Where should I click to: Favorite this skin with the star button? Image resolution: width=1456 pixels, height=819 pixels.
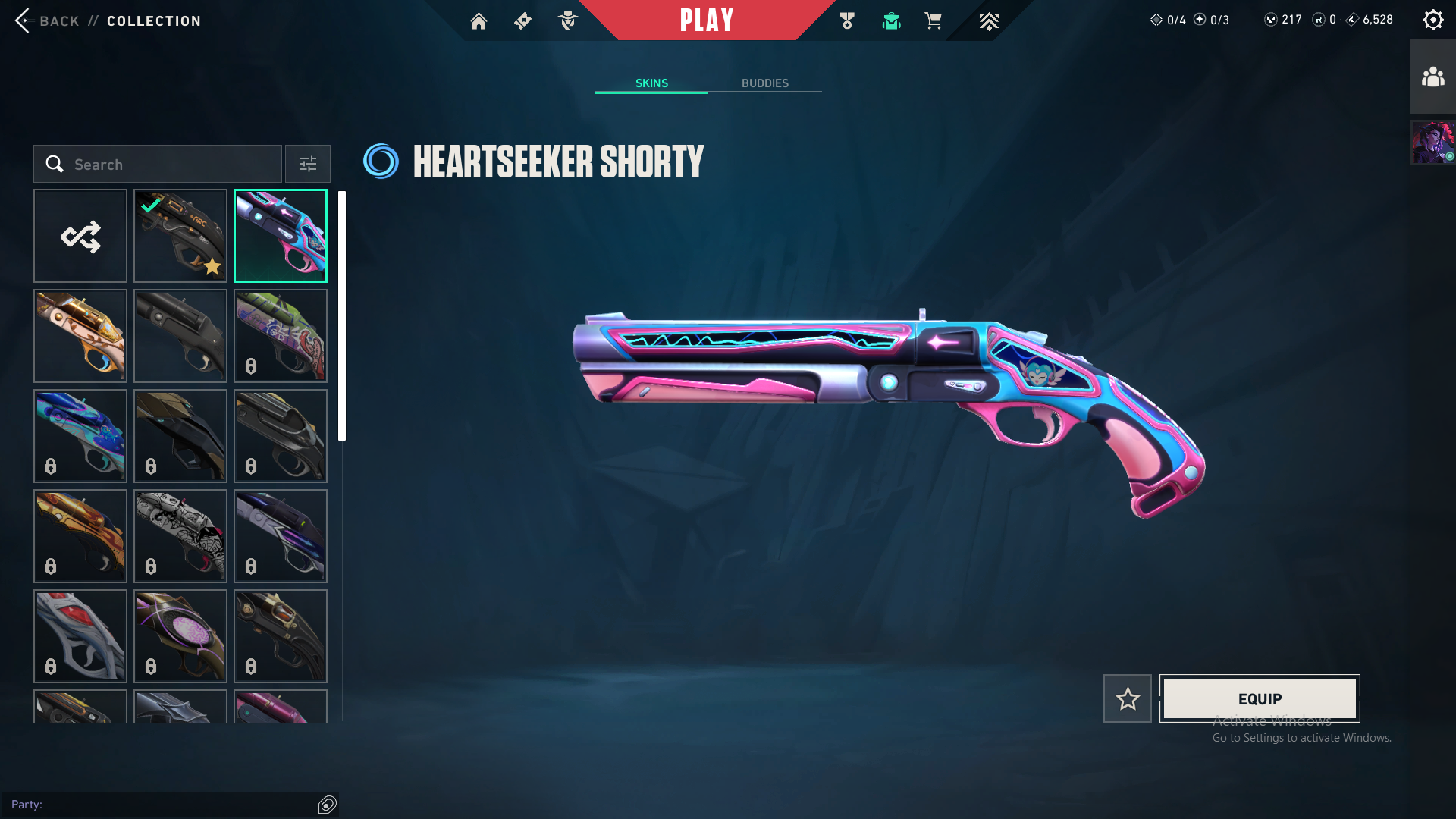[1128, 698]
